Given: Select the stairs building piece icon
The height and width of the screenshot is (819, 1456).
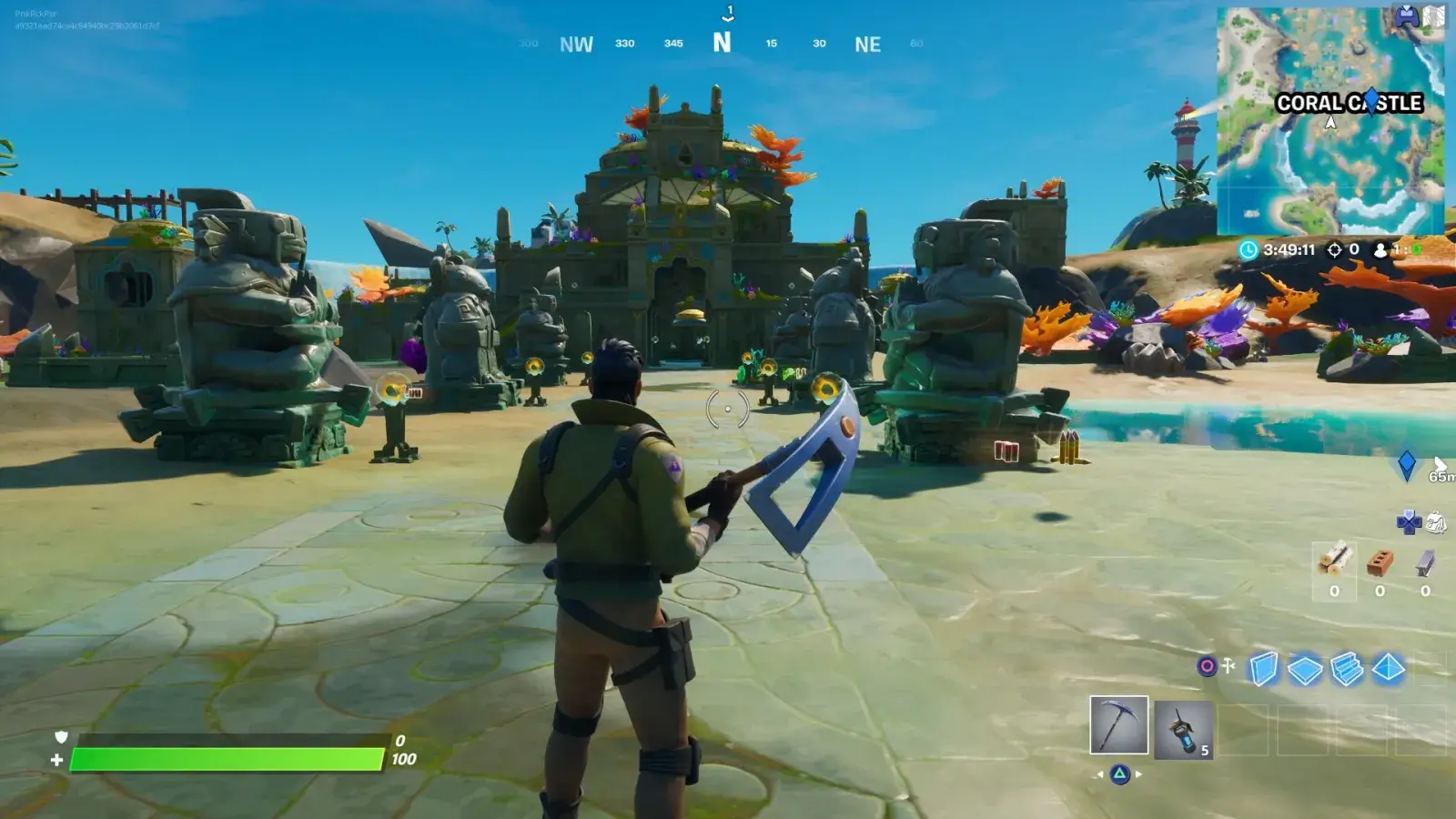Looking at the screenshot, I should [1345, 670].
